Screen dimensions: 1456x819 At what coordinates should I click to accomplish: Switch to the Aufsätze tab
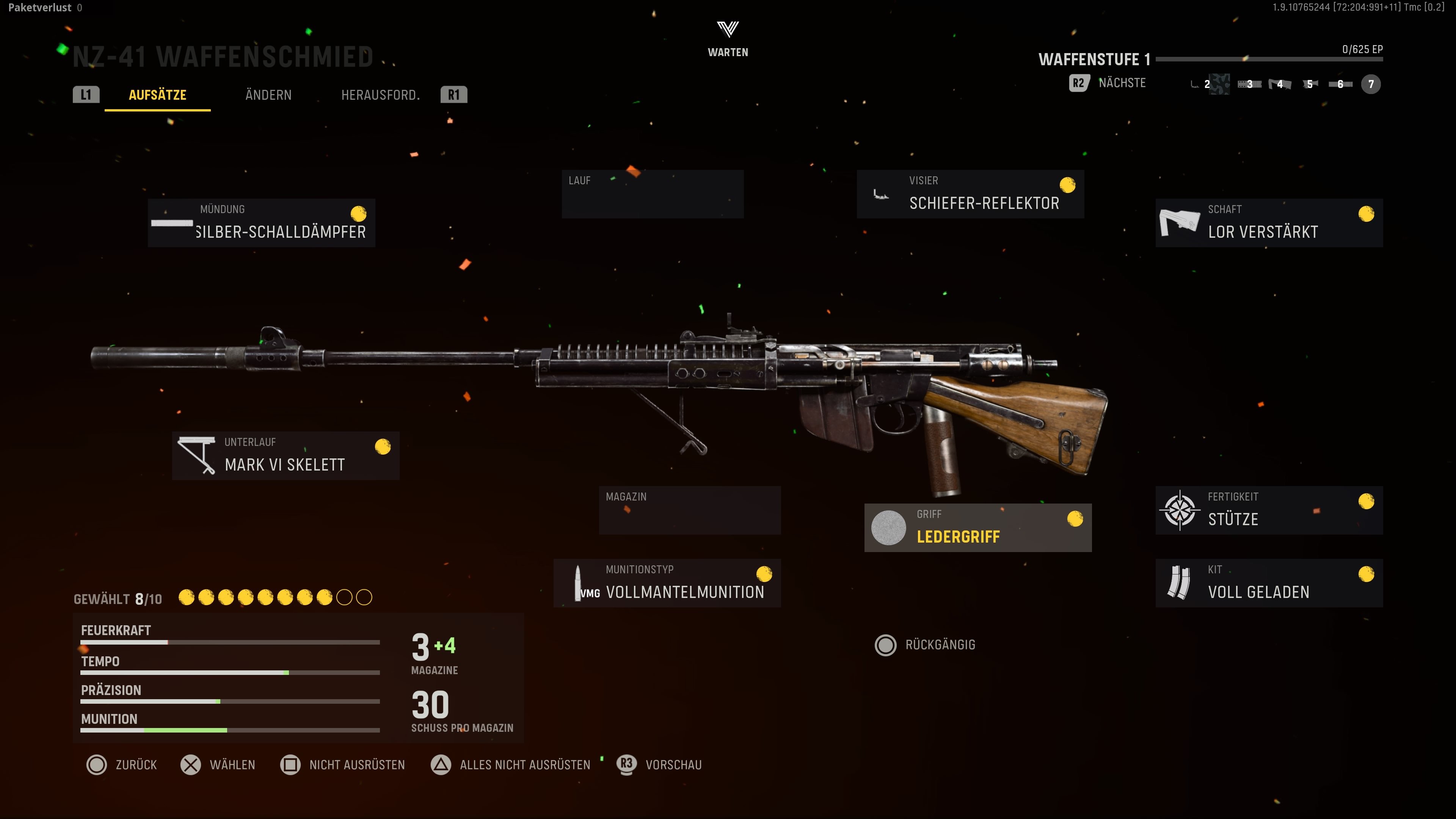(x=157, y=95)
